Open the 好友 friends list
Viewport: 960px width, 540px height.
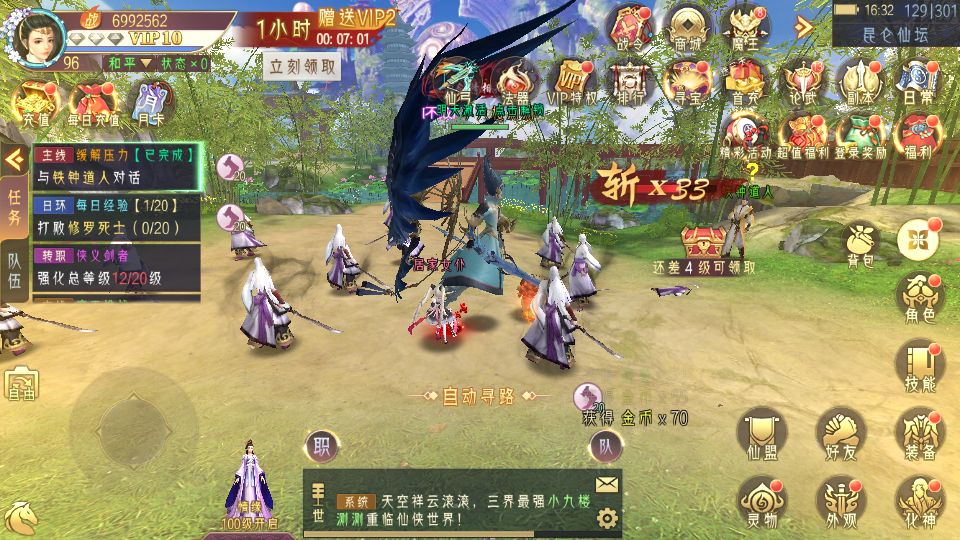point(840,434)
